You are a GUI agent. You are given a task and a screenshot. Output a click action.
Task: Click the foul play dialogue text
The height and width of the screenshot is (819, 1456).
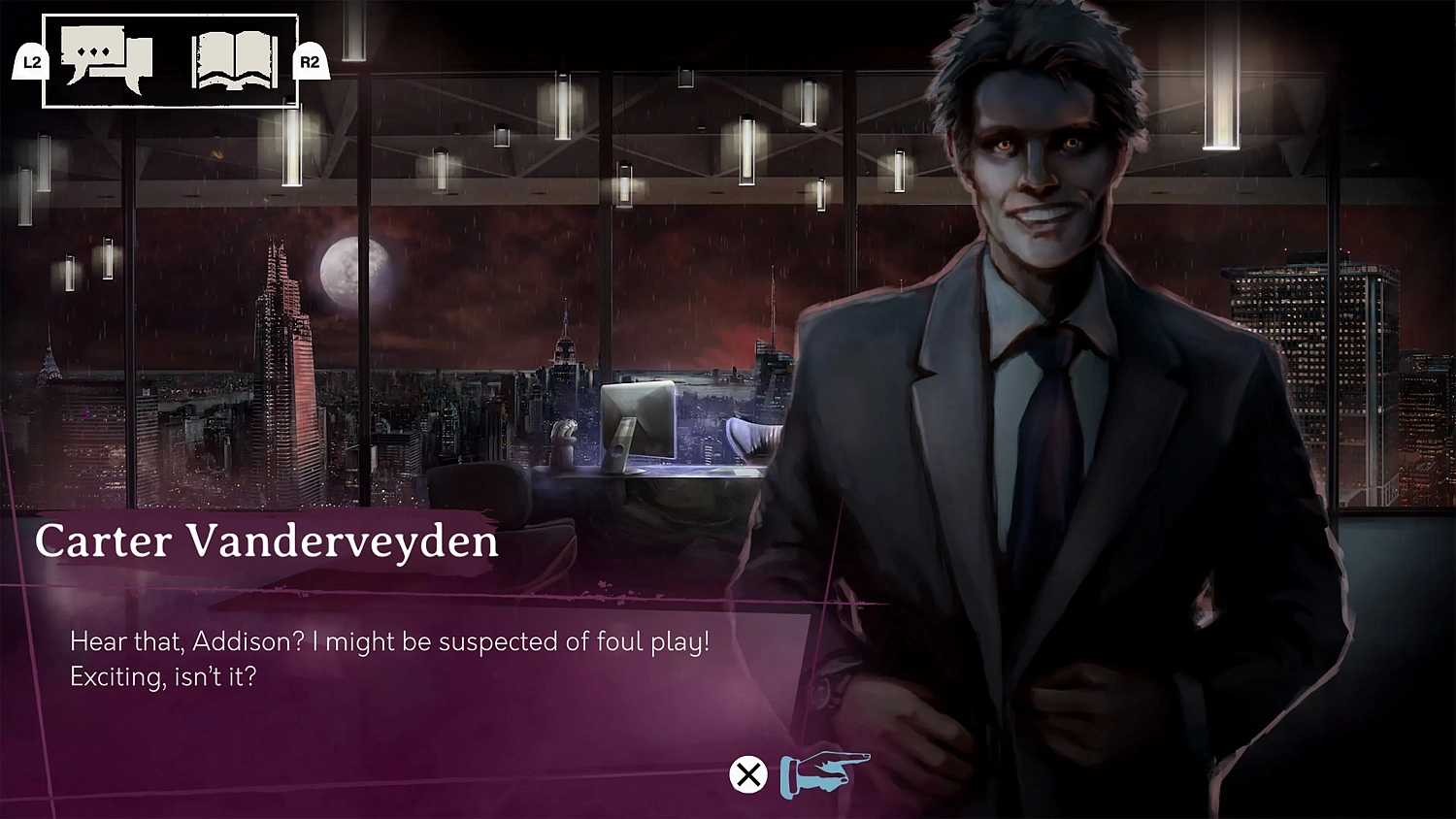(390, 640)
